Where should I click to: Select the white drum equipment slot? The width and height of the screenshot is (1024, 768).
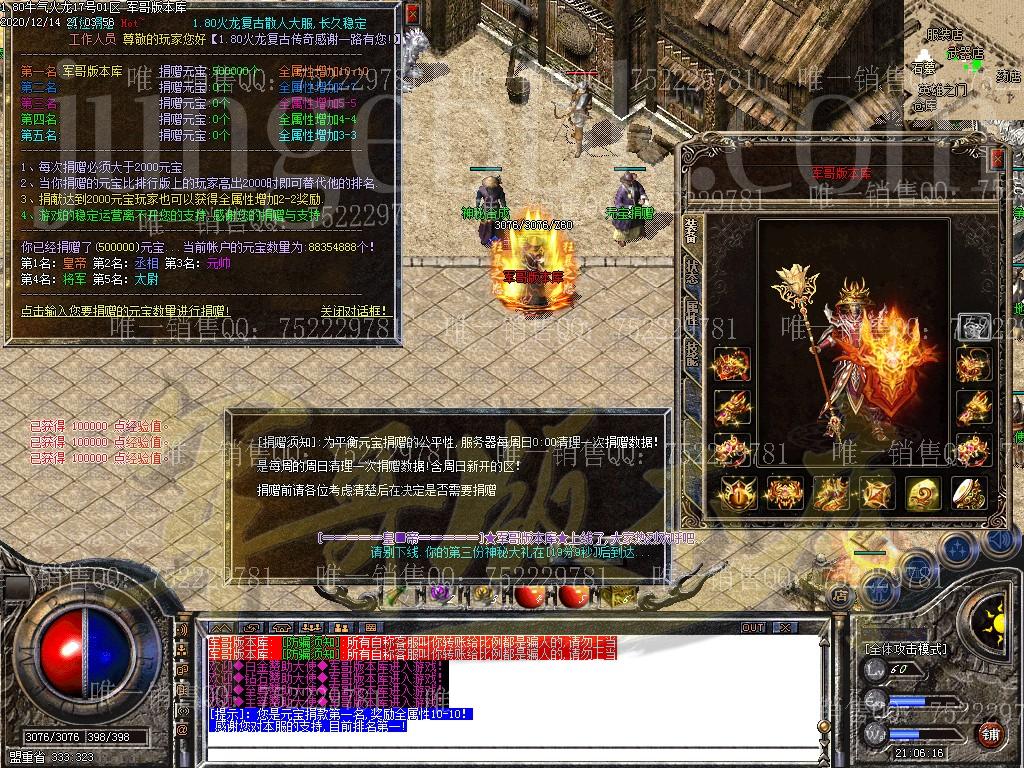[970, 492]
